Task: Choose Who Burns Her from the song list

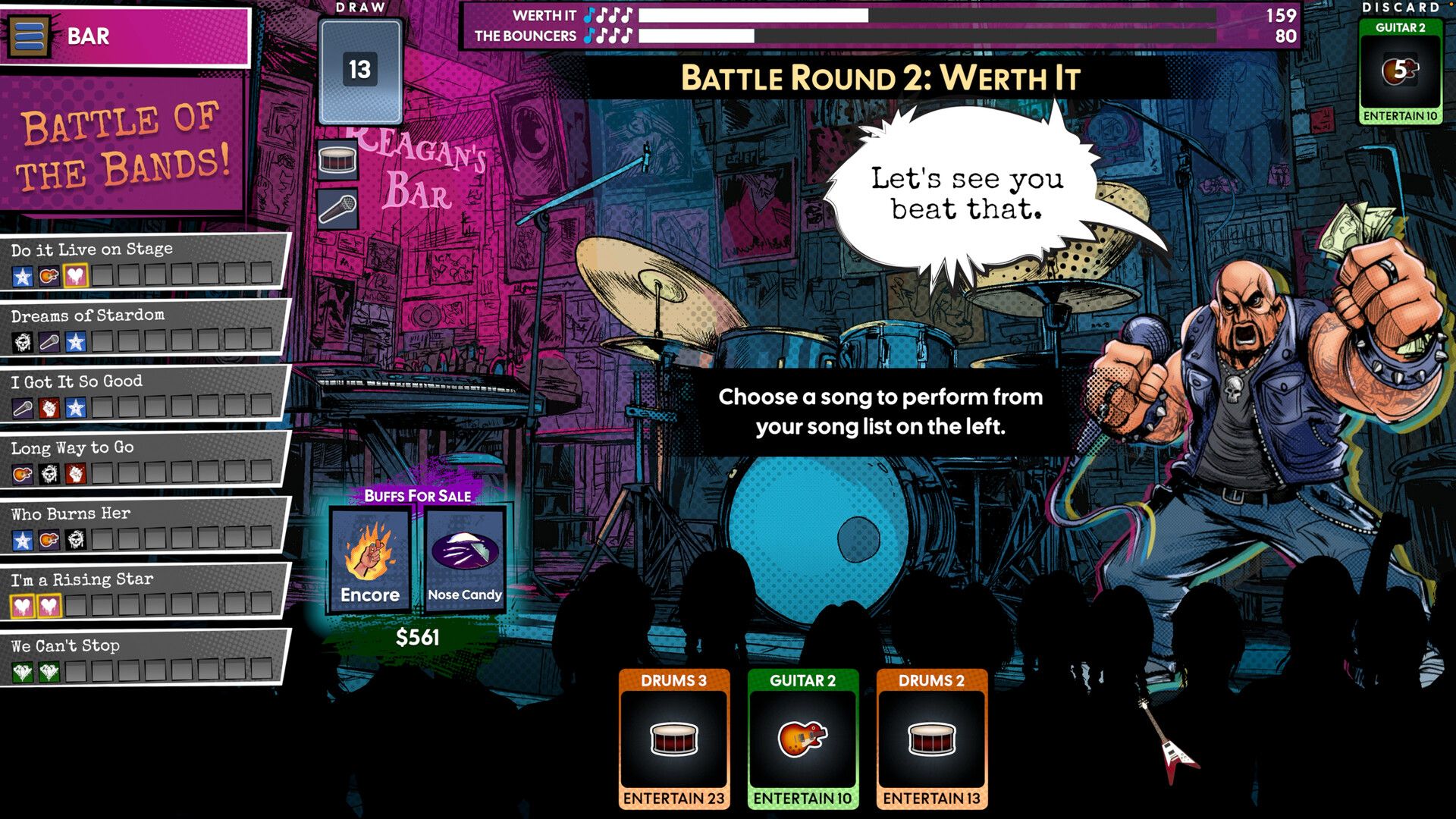Action: click(x=143, y=525)
